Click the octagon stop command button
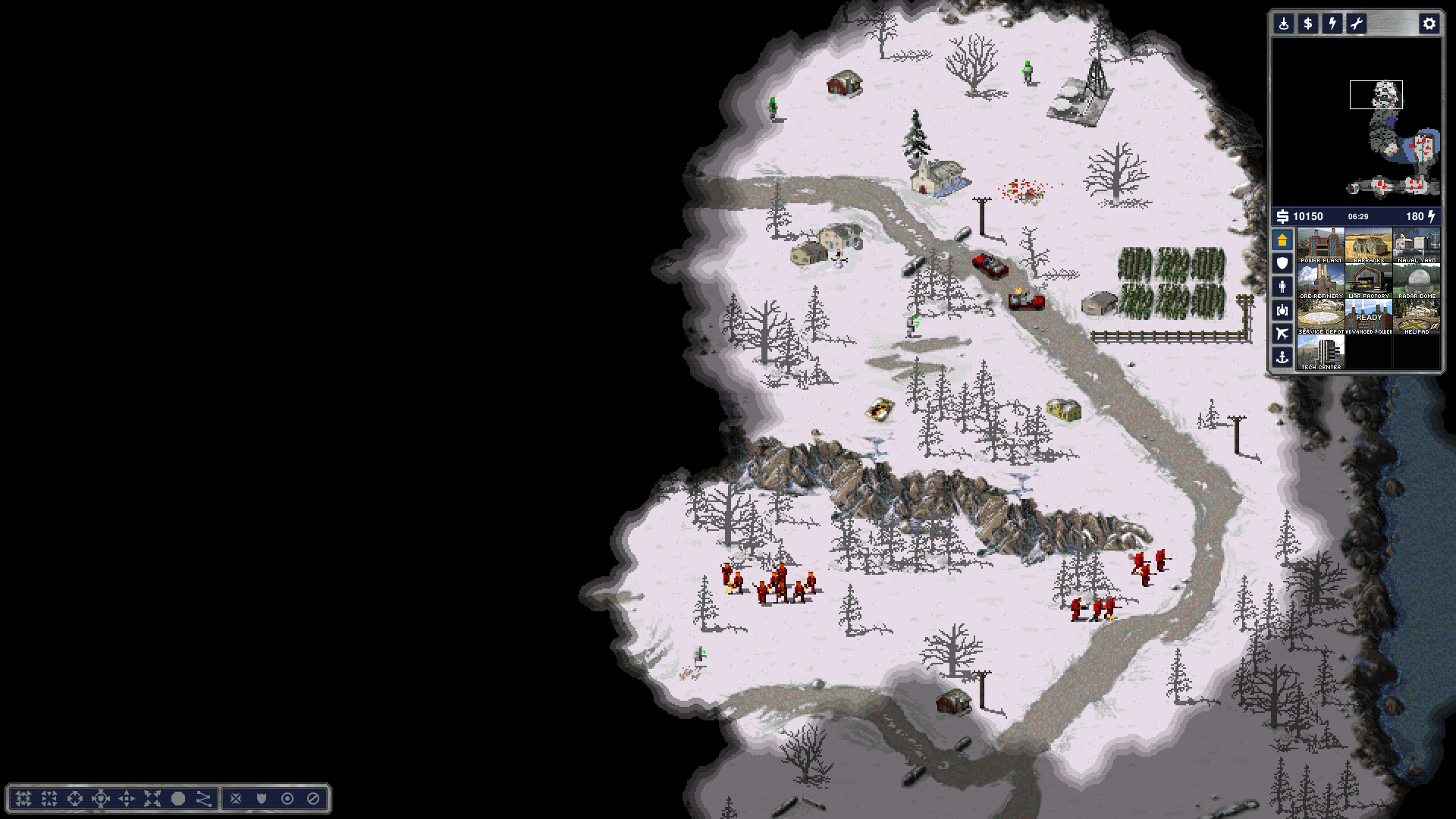This screenshot has height=819, width=1456. [x=313, y=799]
